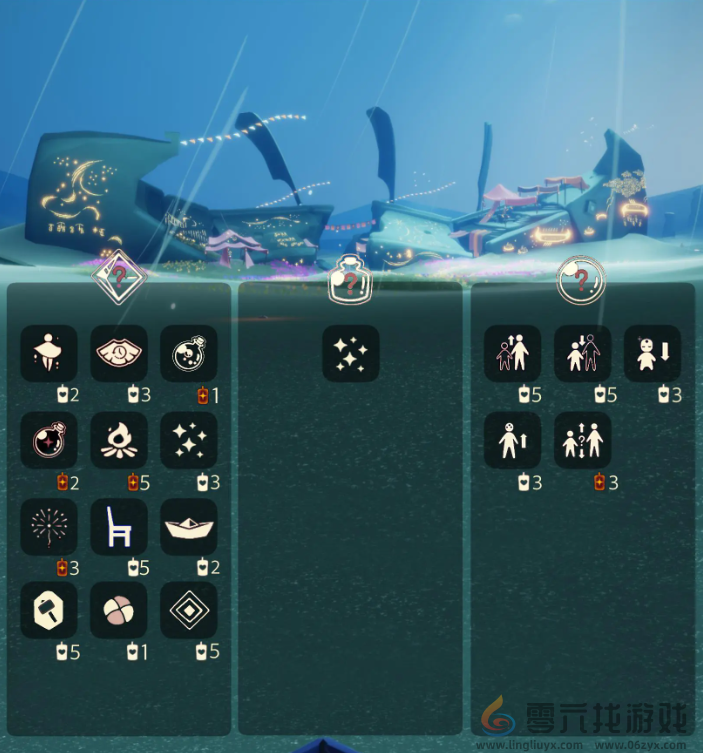
Task: Select the dark potion with red star
Action: coord(49,440)
